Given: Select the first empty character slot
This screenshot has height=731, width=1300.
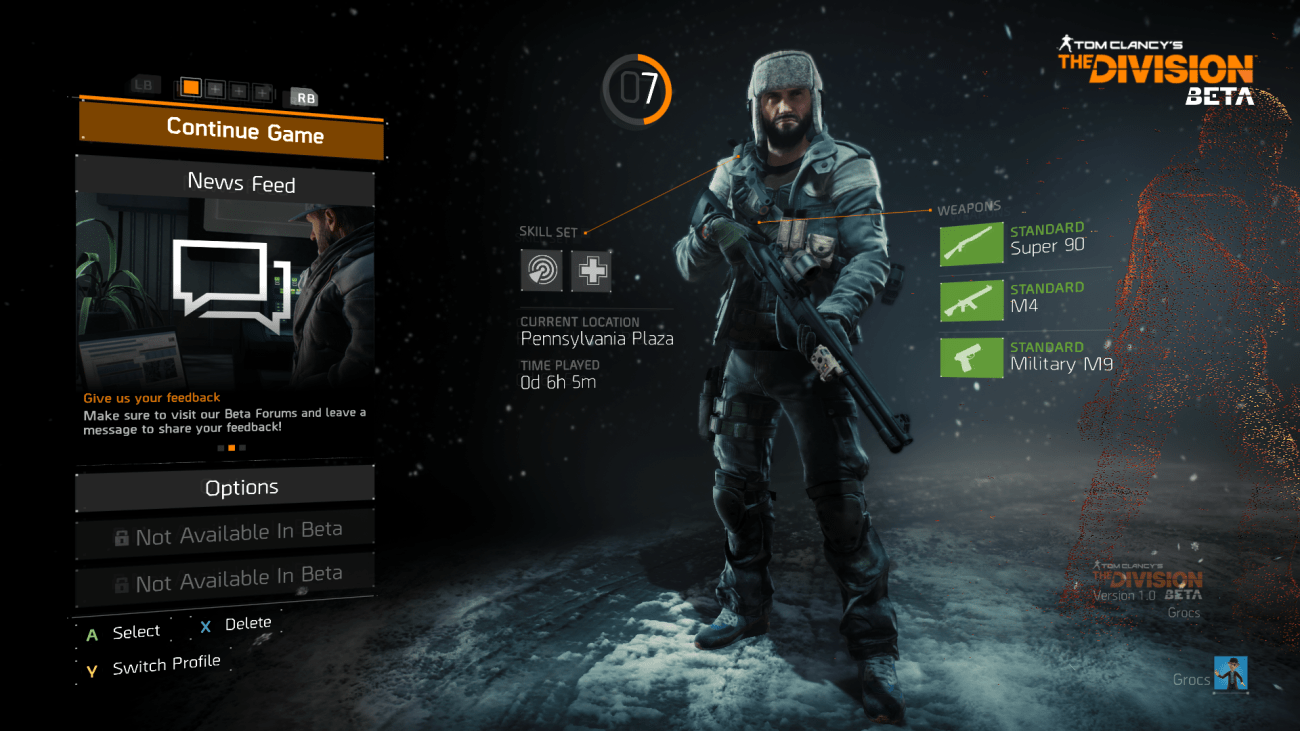Looking at the screenshot, I should pyautogui.click(x=214, y=90).
